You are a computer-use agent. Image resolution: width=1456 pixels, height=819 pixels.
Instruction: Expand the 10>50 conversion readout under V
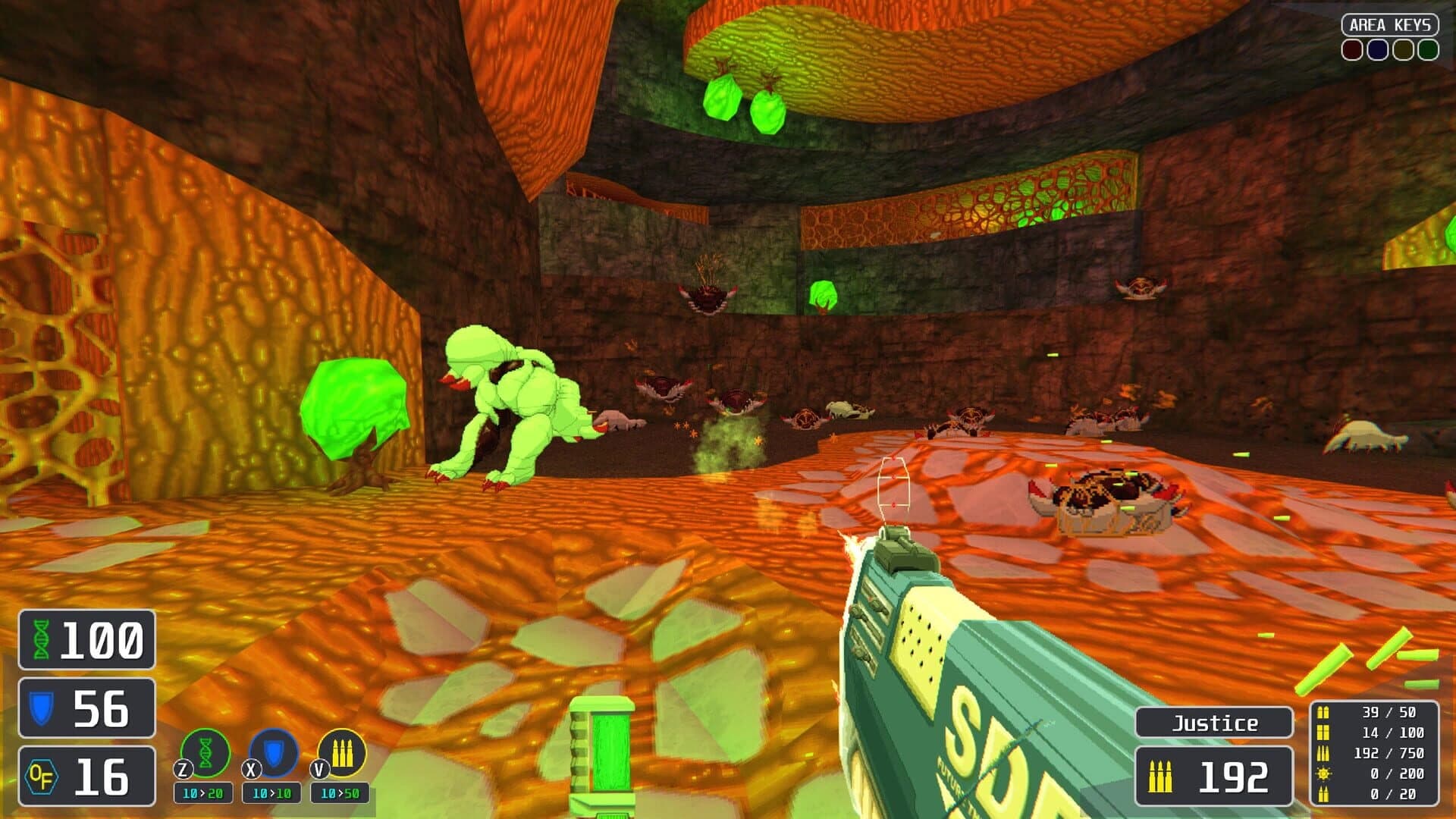click(x=338, y=792)
